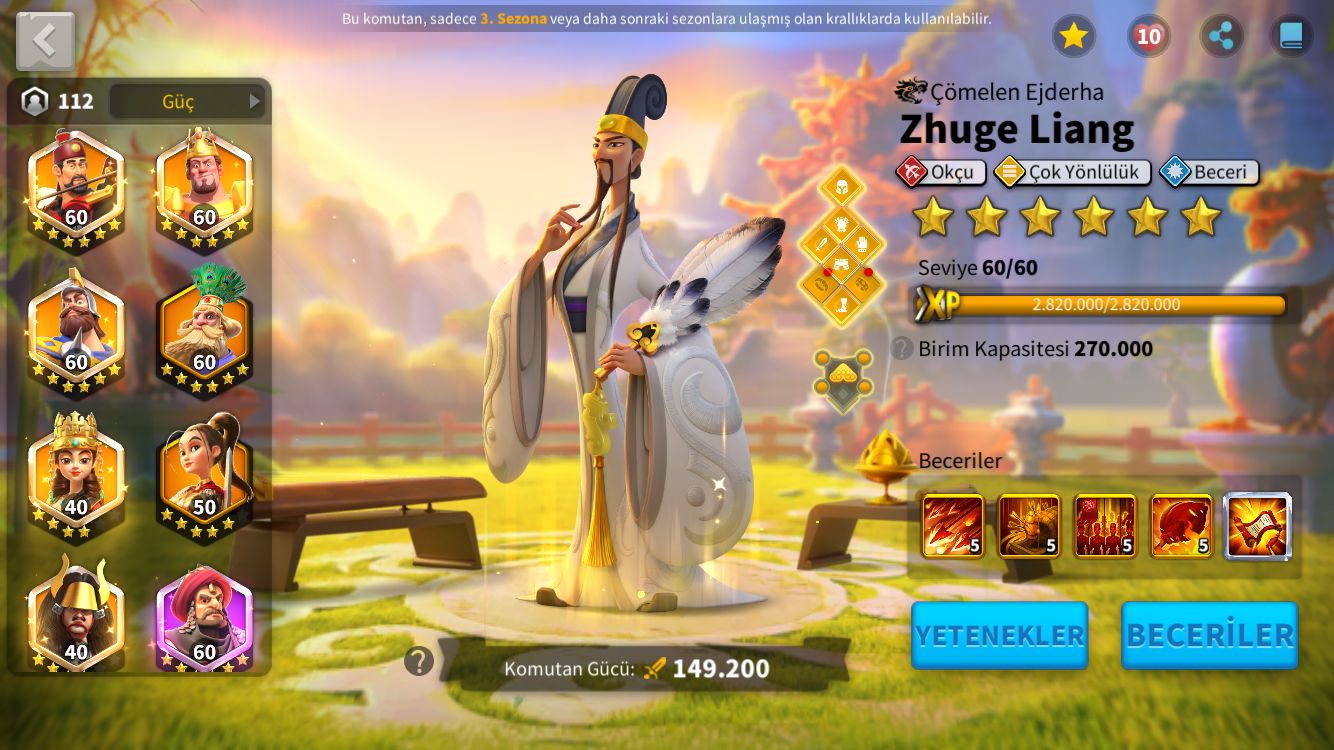
Task: Open the YETENEKLER talents screen
Action: [x=999, y=635]
